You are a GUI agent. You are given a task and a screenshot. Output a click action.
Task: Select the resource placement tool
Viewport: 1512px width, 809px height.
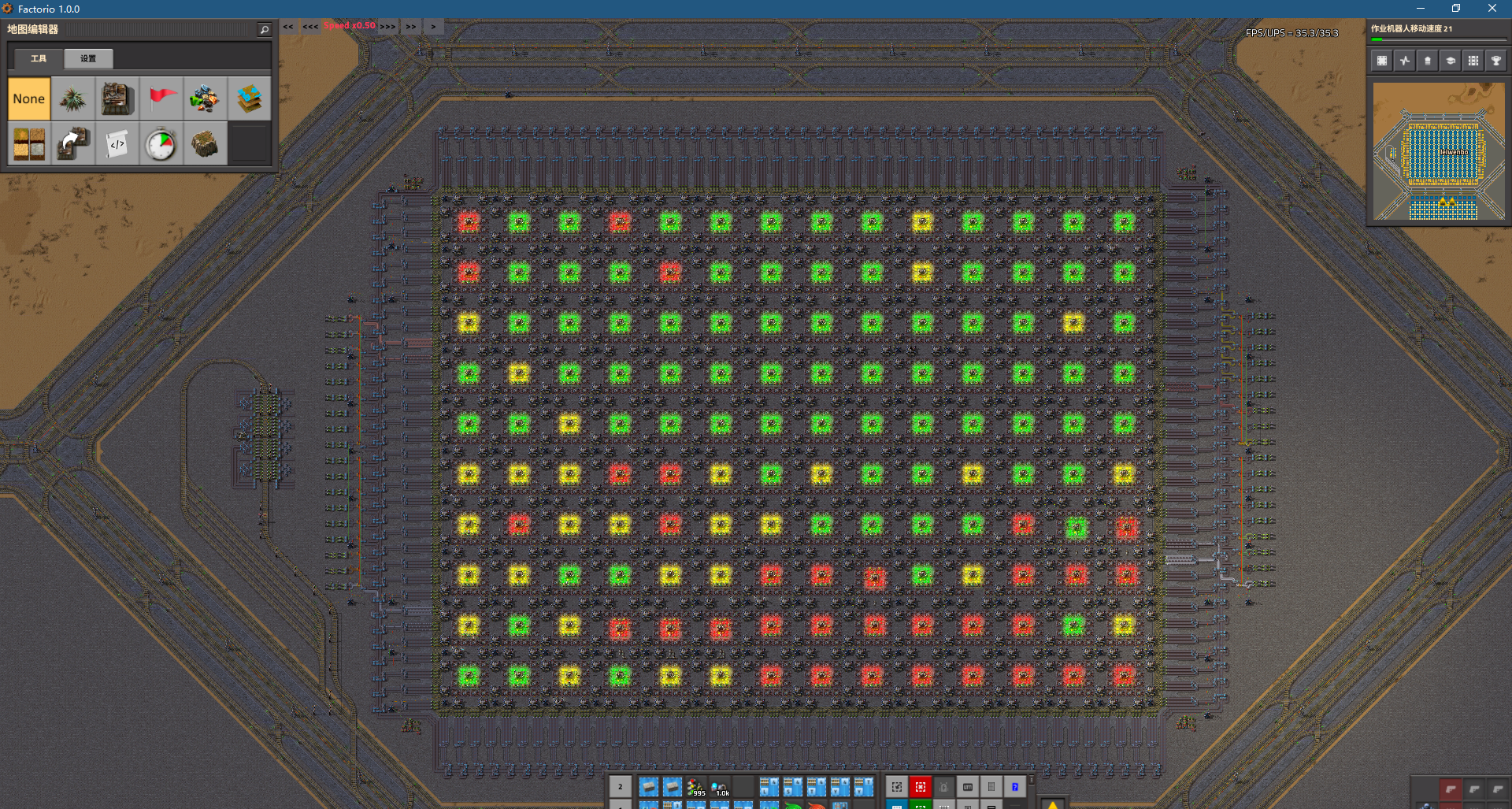(x=206, y=98)
